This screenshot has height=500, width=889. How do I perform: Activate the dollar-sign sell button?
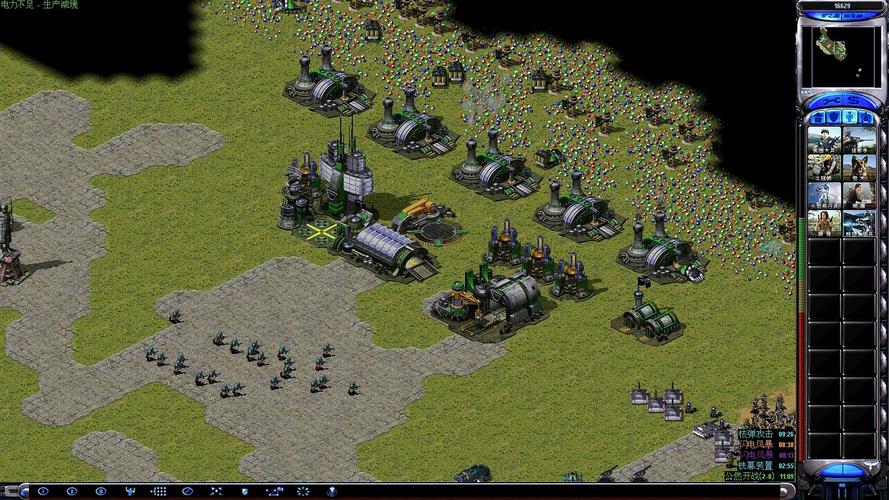point(855,100)
